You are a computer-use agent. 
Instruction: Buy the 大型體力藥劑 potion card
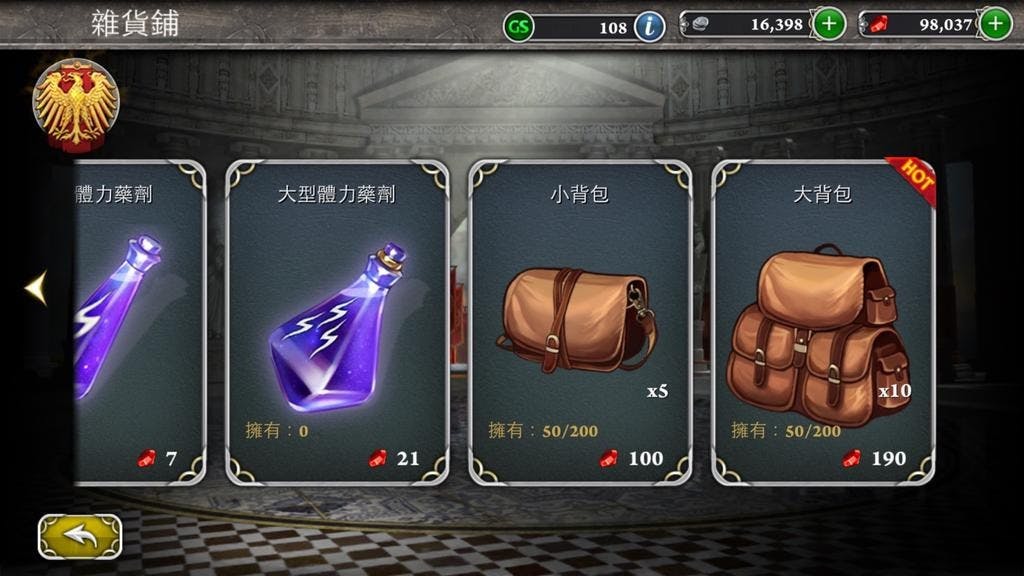pyautogui.click(x=337, y=322)
